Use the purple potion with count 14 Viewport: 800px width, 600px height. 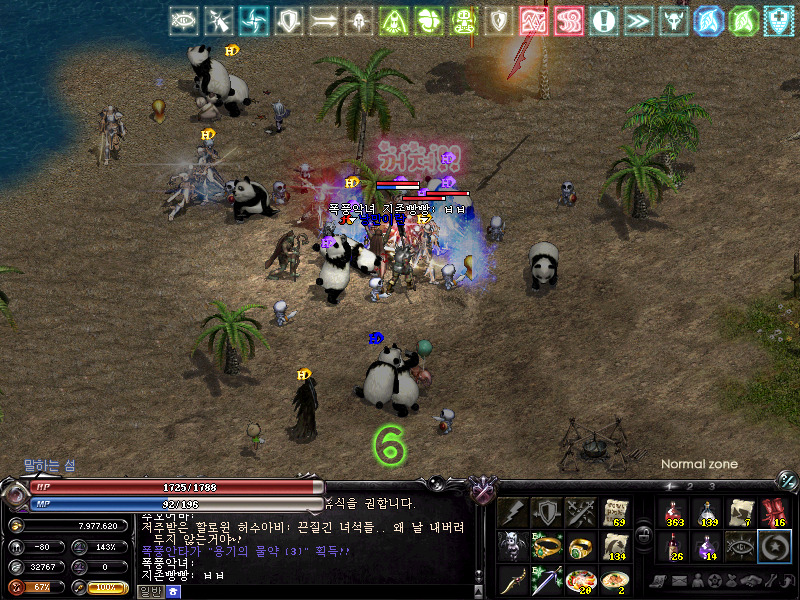tap(708, 546)
